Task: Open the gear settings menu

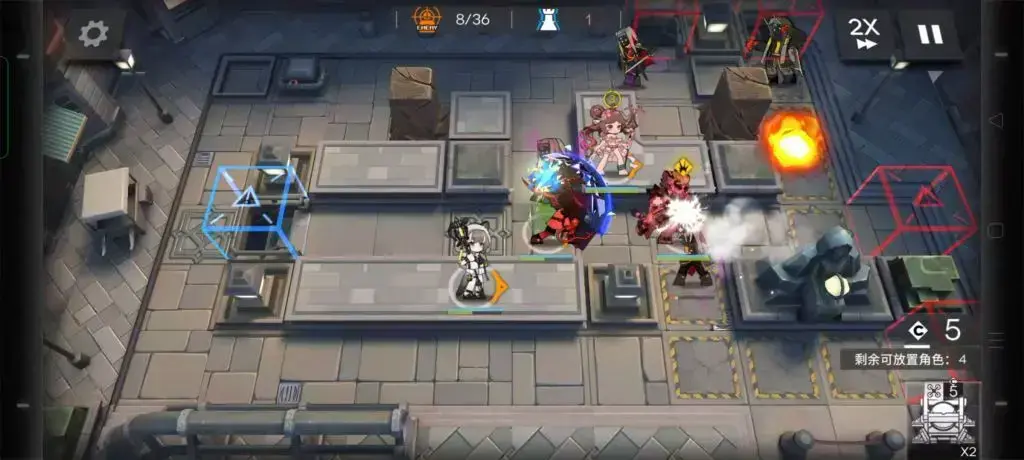Action: (93, 34)
